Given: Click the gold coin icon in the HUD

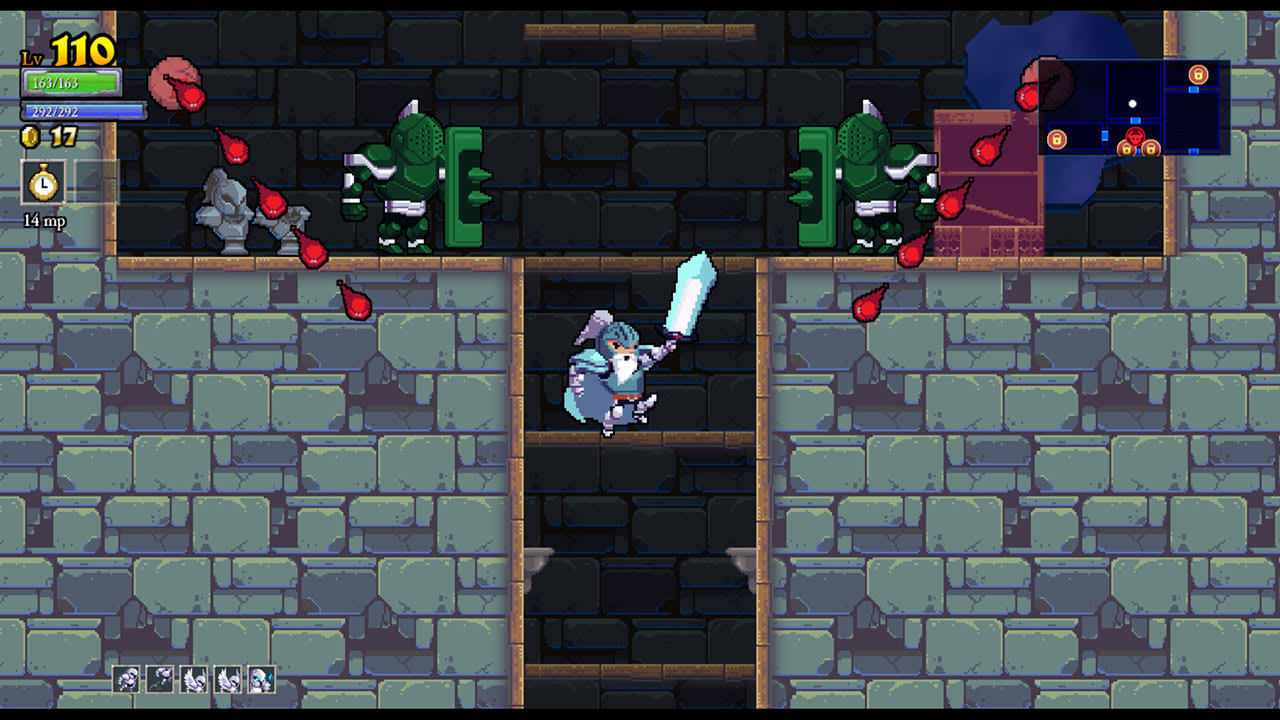Looking at the screenshot, I should click(x=31, y=138).
